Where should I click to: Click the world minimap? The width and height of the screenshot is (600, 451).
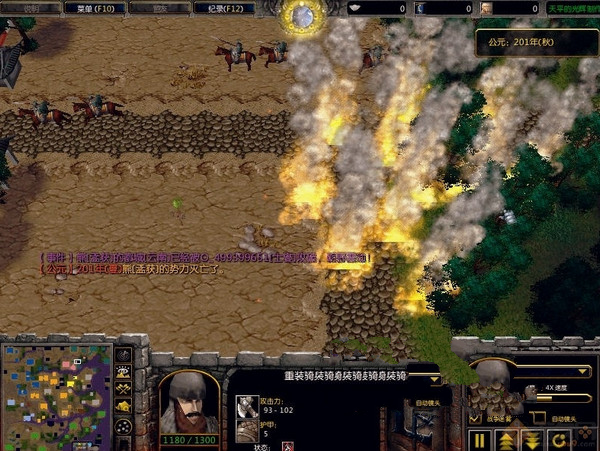(56, 395)
